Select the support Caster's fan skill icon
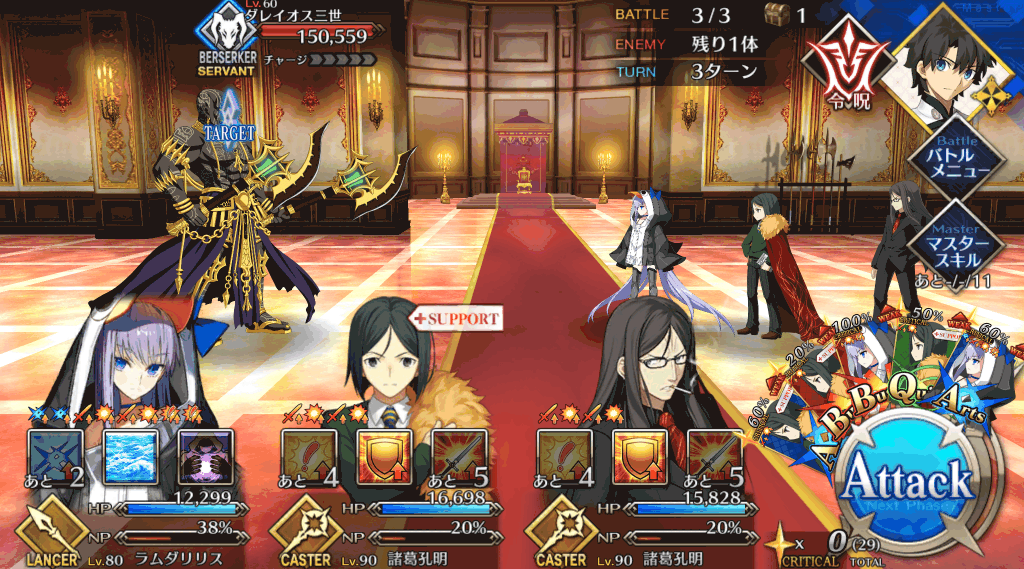 [309, 457]
